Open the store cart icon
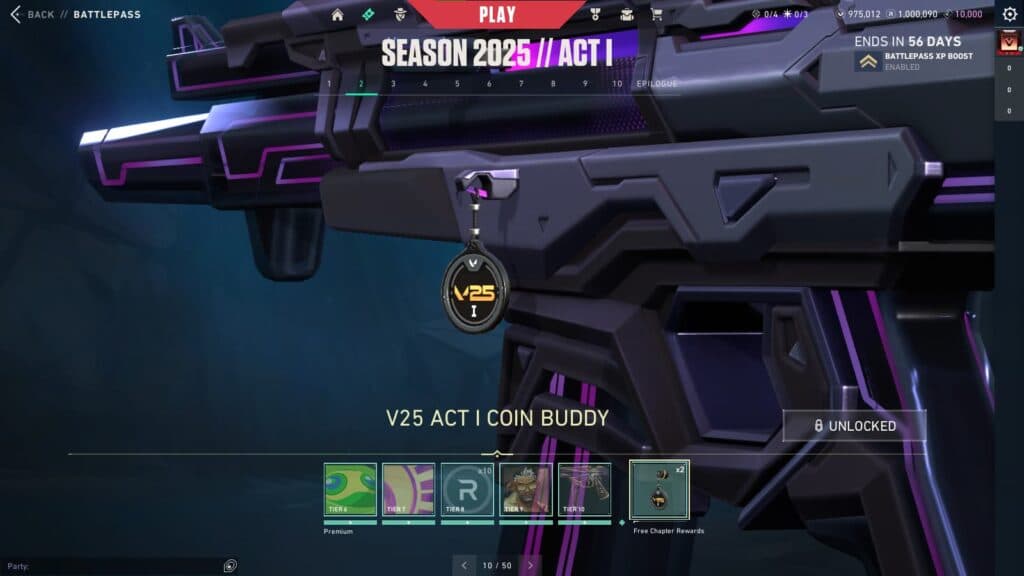Viewport: 1024px width, 576px height. coord(656,15)
